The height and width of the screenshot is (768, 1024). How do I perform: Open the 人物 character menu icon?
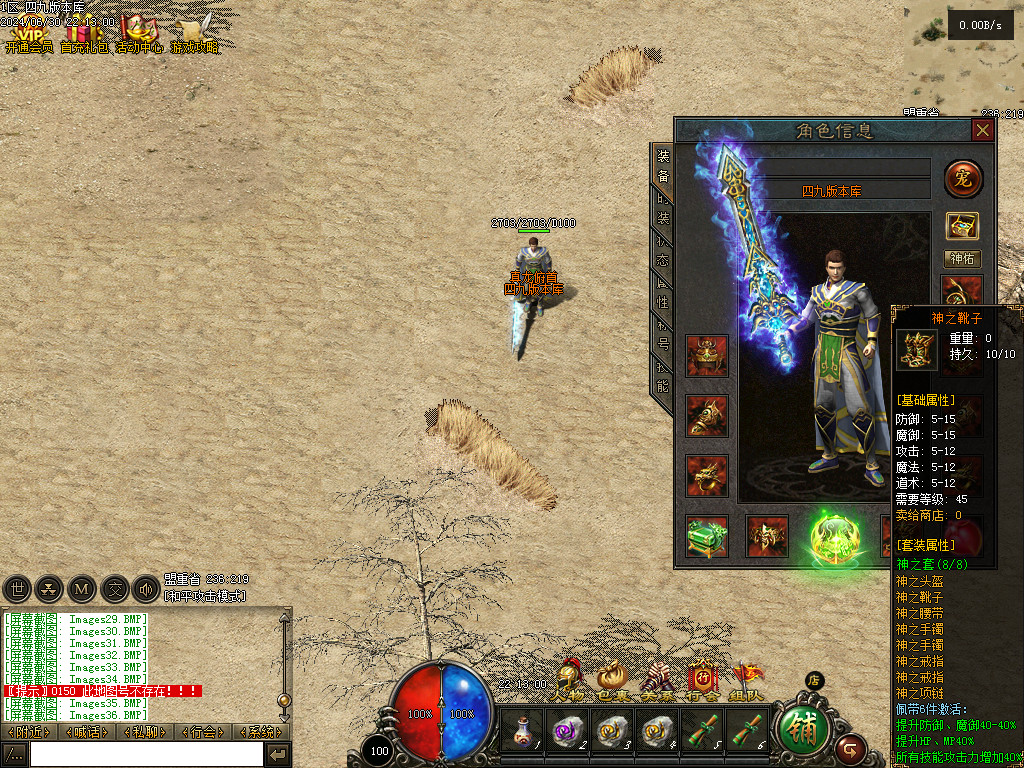570,680
